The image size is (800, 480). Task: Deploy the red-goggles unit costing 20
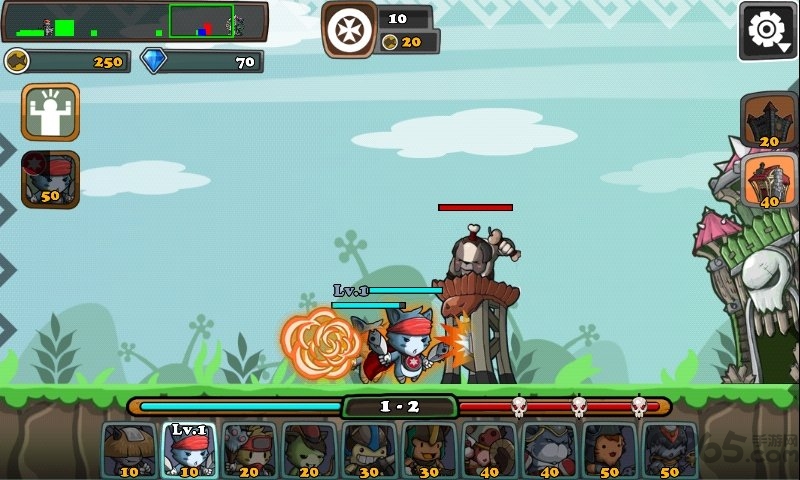point(249,450)
